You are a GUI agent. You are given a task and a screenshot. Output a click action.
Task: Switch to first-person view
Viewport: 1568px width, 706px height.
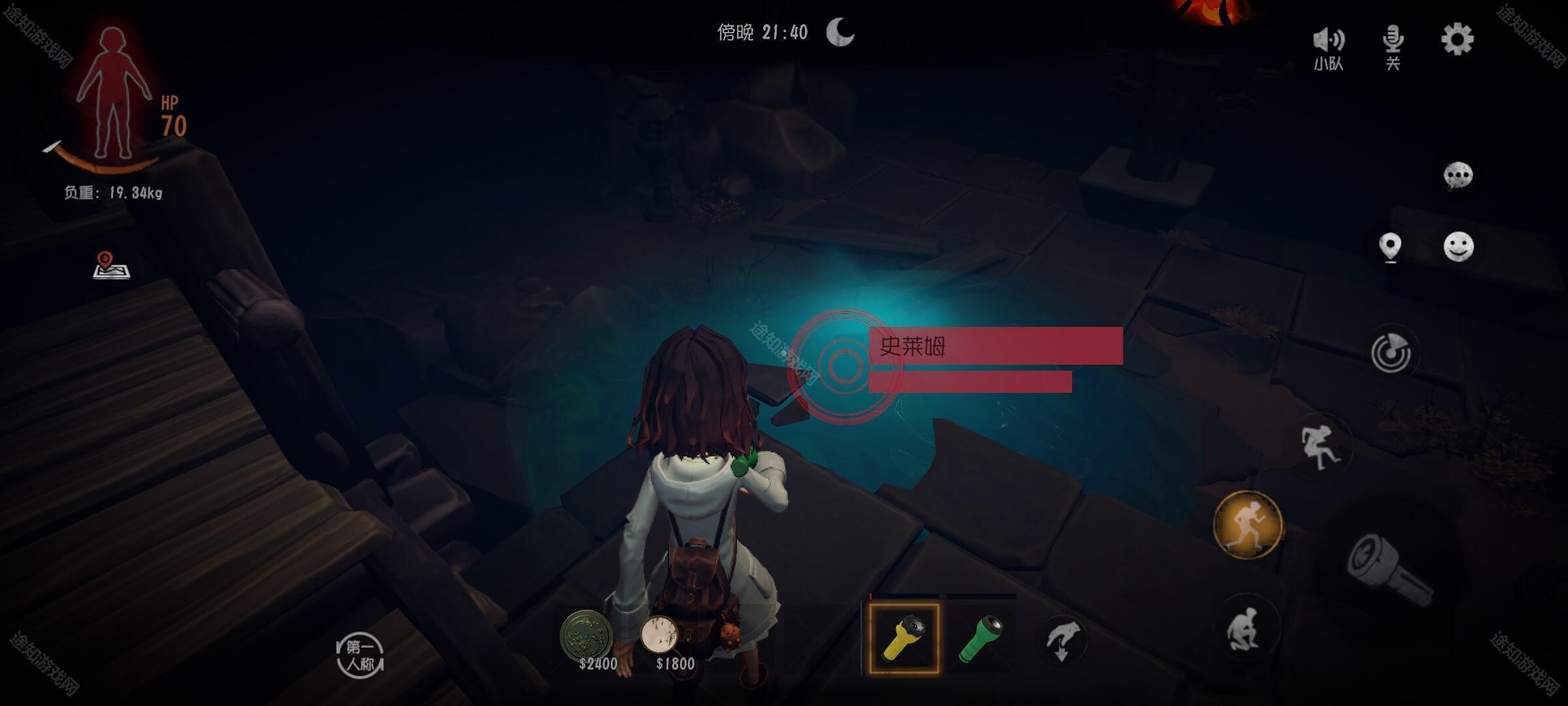coord(360,656)
